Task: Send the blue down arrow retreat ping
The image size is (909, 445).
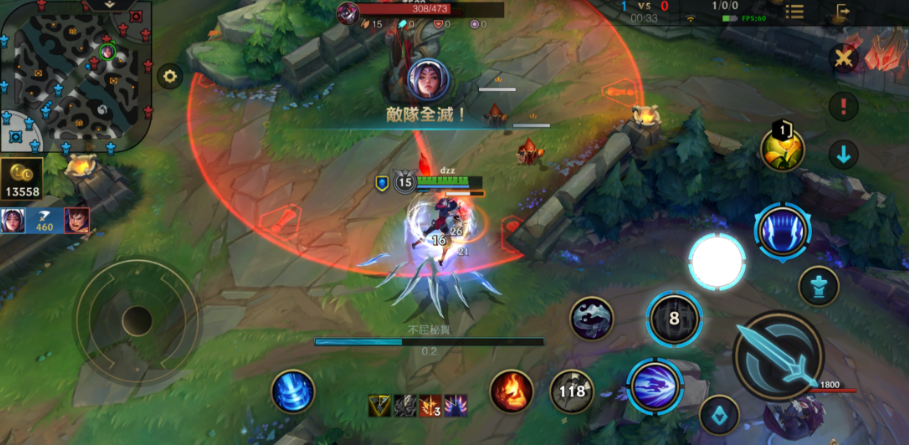Action: pos(845,154)
